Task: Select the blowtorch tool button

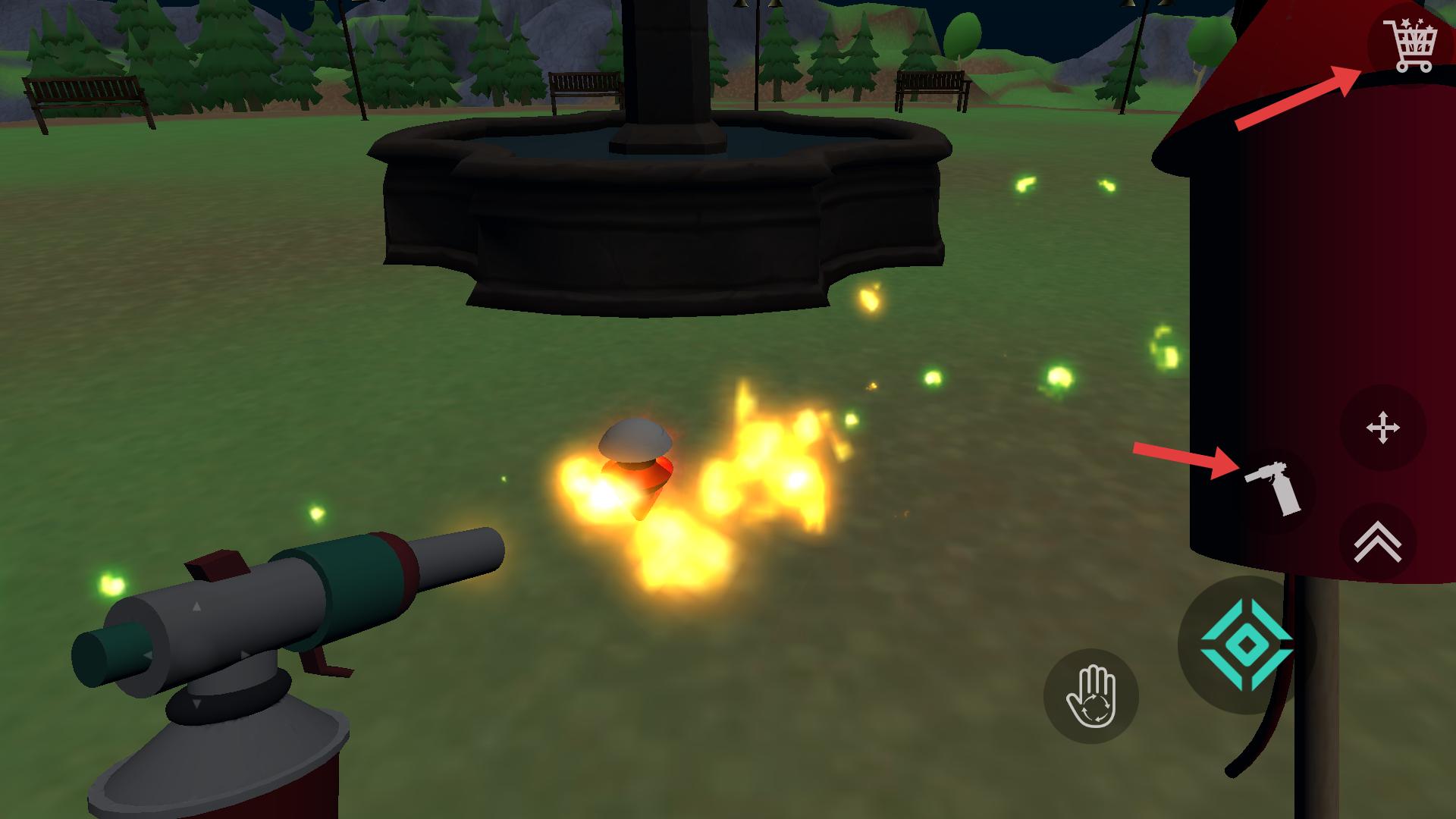Action: [1275, 489]
